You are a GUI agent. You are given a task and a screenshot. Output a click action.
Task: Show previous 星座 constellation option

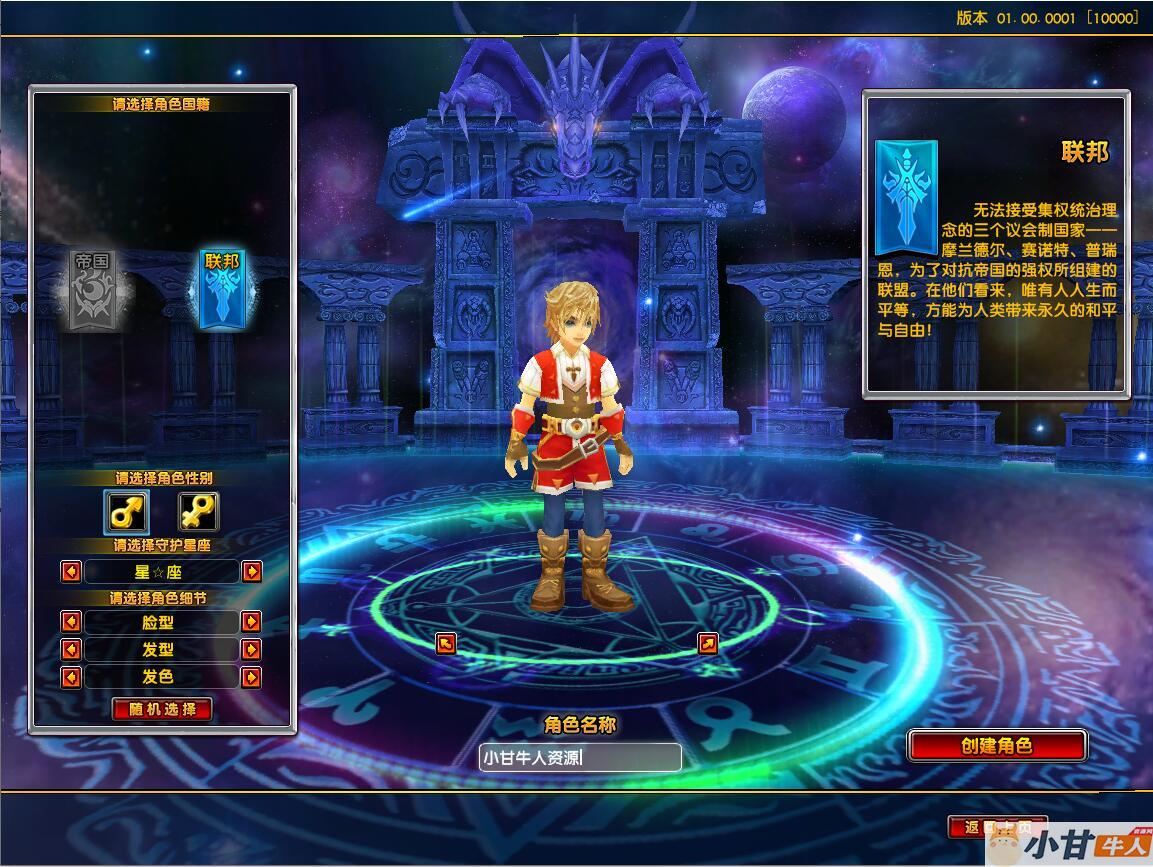(71, 571)
